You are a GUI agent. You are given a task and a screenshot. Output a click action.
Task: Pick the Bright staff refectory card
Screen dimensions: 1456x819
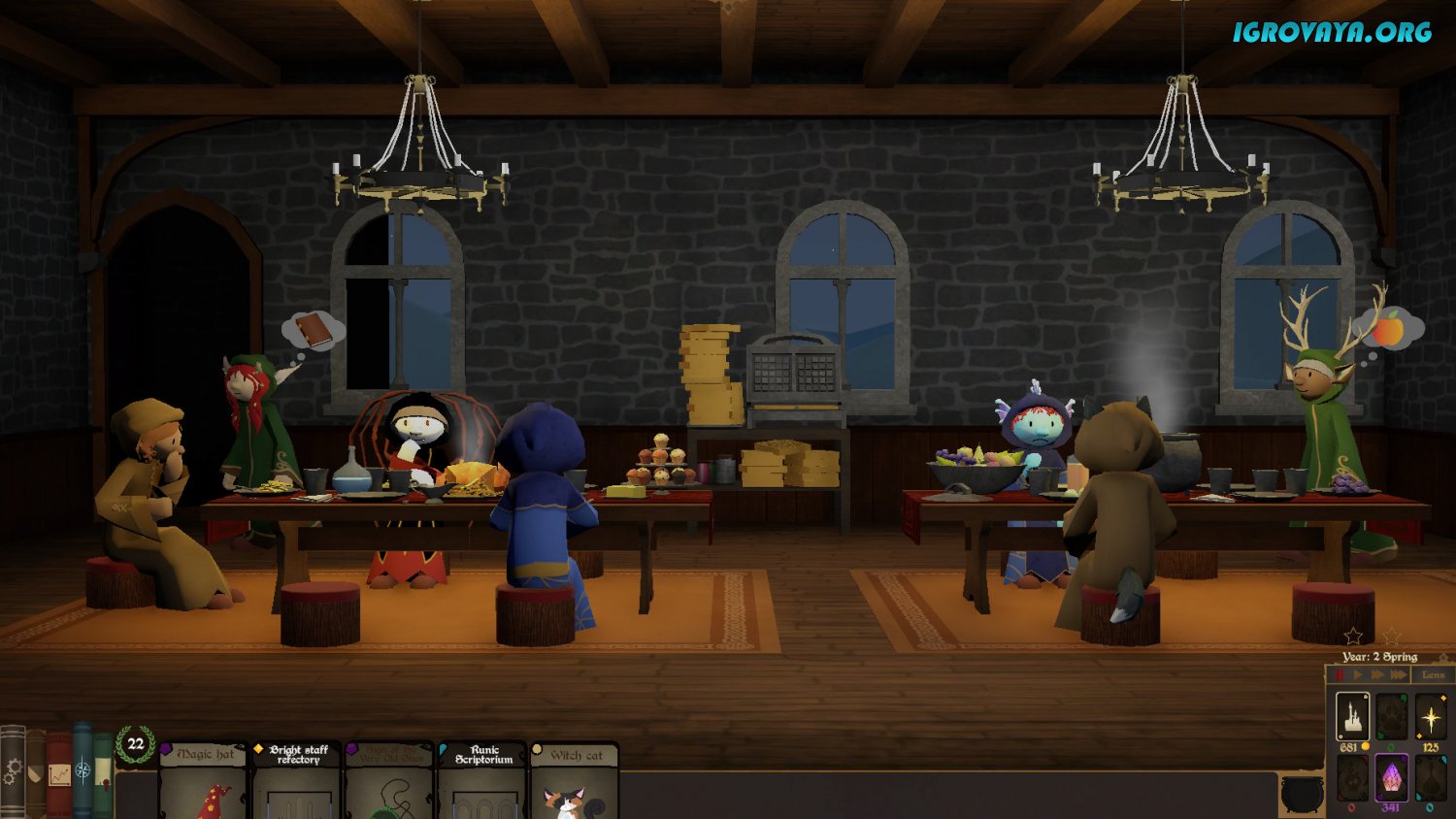297,781
